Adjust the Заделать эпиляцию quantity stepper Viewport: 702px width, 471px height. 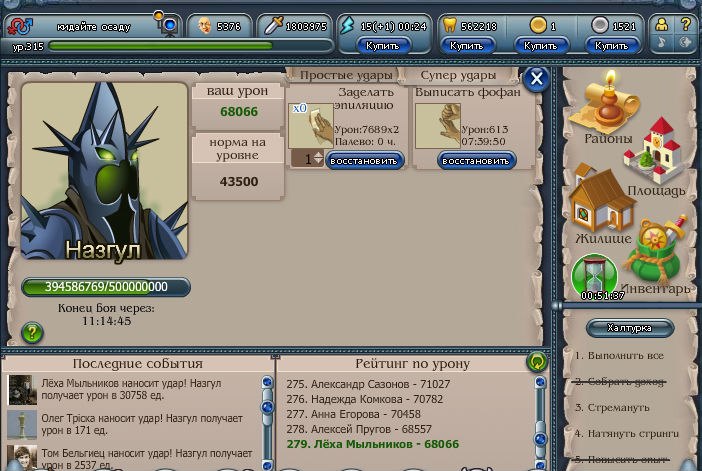tap(319, 158)
